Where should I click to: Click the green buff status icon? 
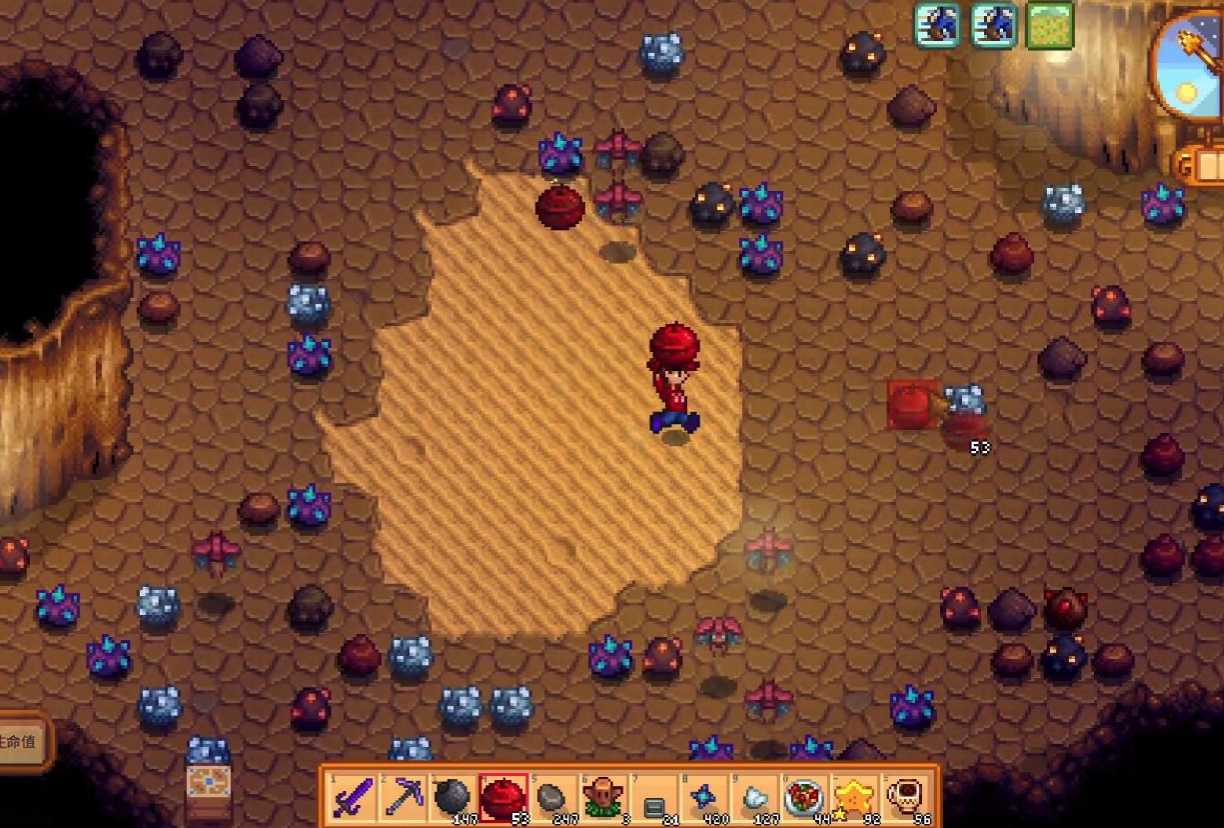[x=1049, y=26]
